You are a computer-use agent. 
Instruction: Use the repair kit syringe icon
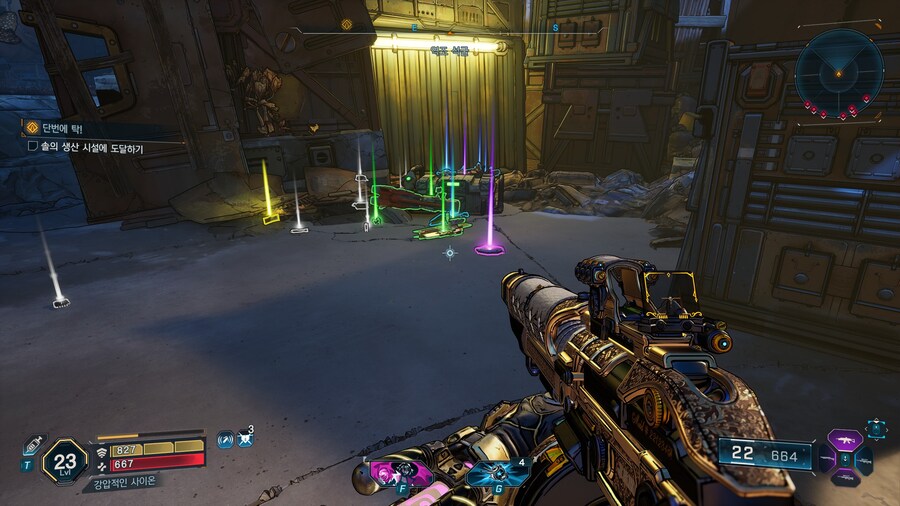tap(33, 446)
